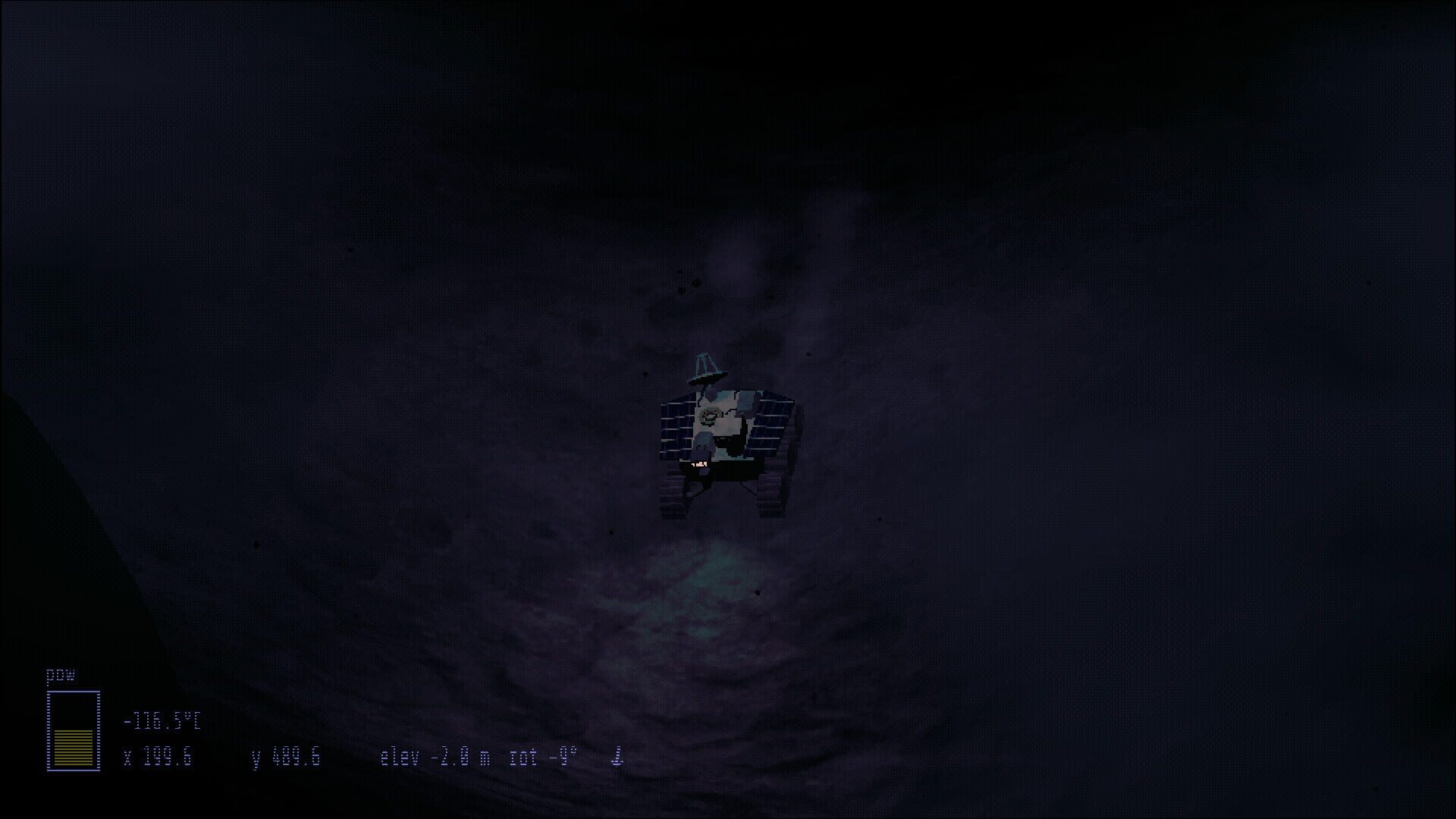Click the descent arrow icon beside the rot readout
Viewport: 1456px width, 819px height.
pos(618,756)
